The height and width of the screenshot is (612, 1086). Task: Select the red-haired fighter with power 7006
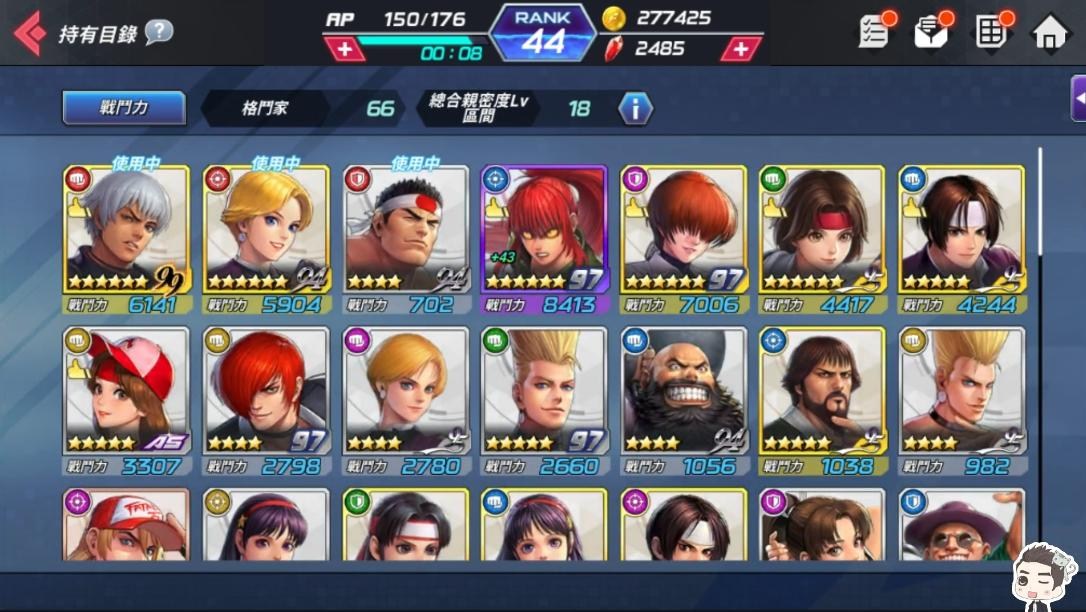pyautogui.click(x=683, y=240)
